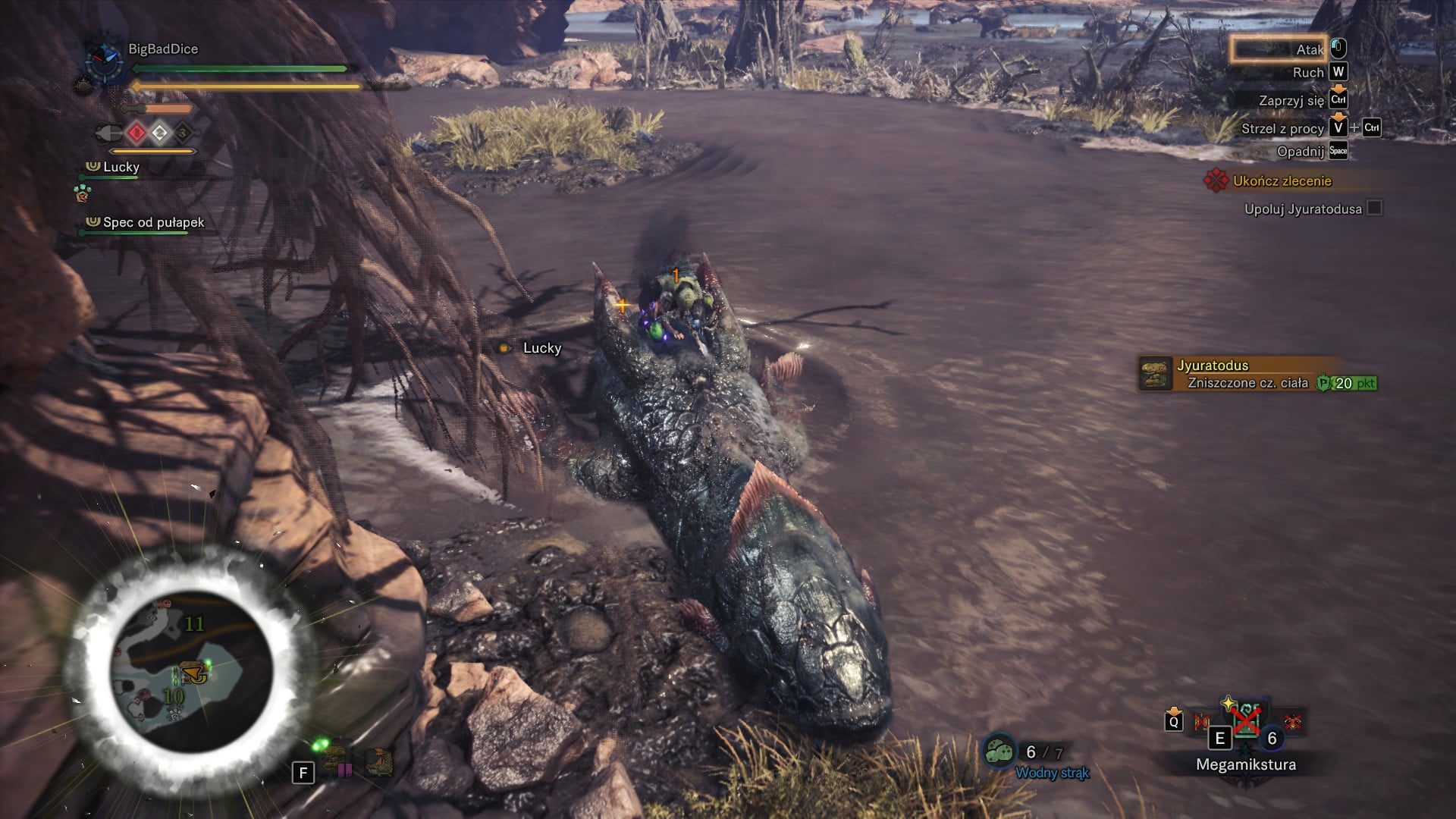Click the area 11 marker on the minimap

coord(194,623)
